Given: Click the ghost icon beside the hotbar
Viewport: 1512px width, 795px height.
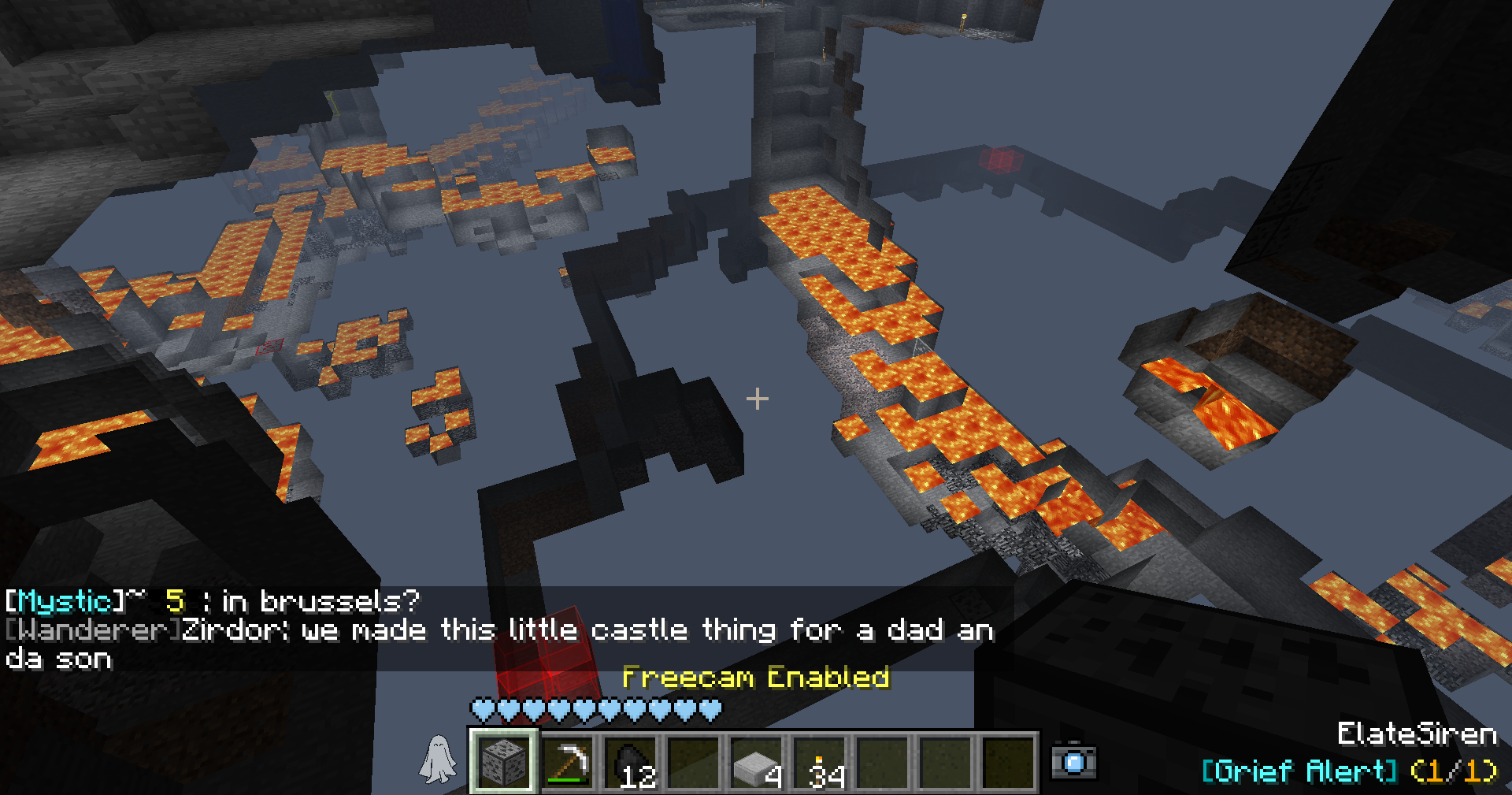Looking at the screenshot, I should click(x=438, y=760).
